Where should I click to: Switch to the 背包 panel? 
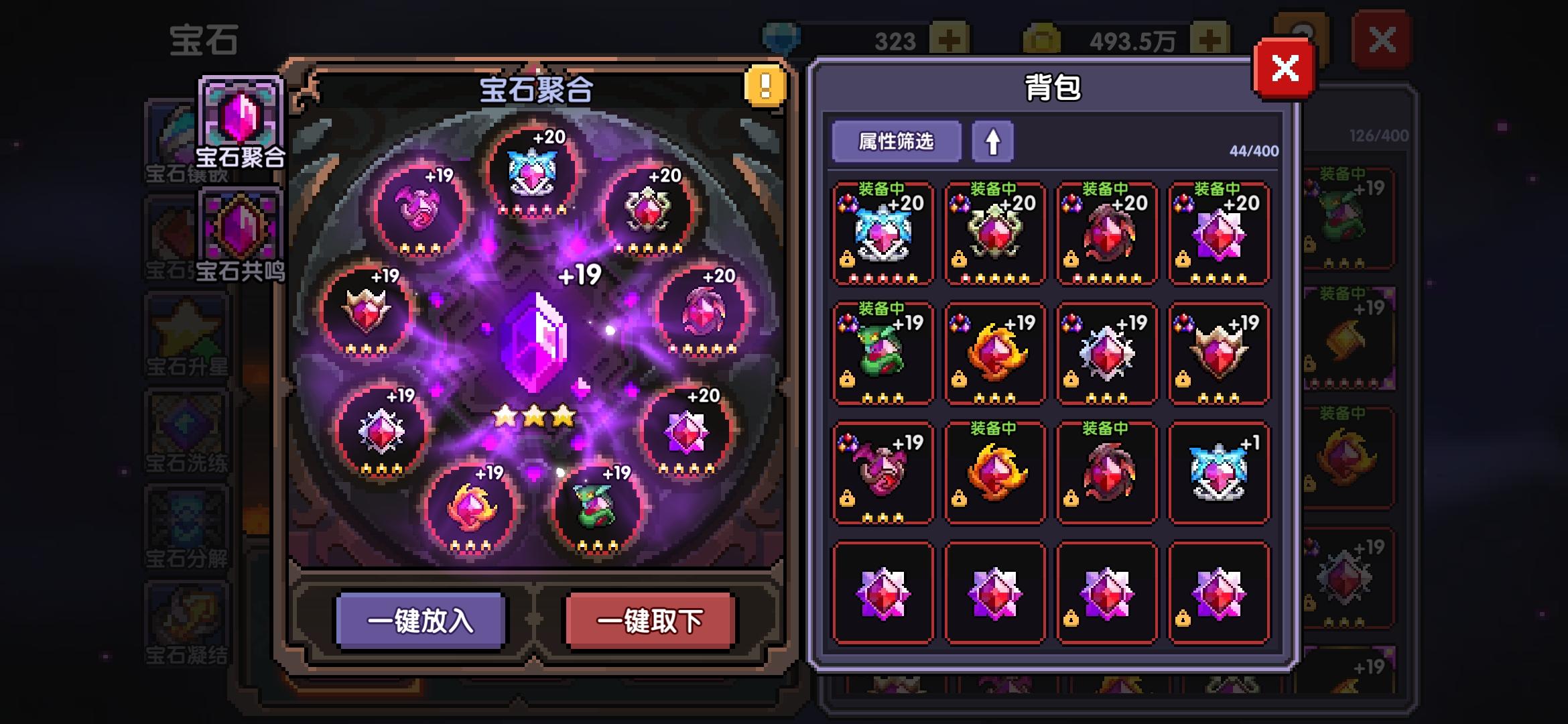point(1053,86)
